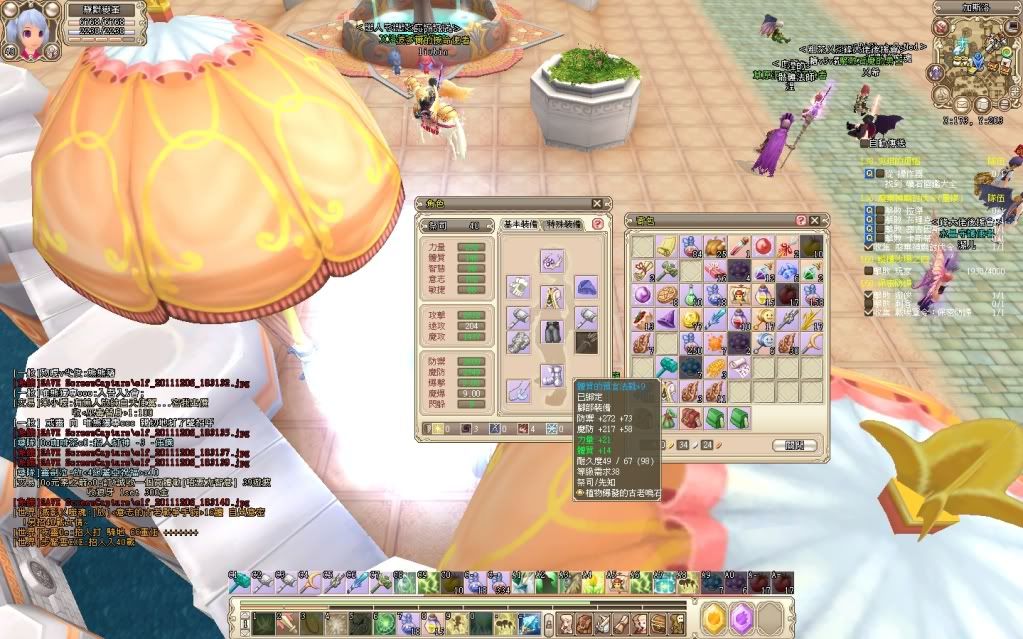The width and height of the screenshot is (1023, 639).
Task: Open the 基本裝備 equipment tab
Action: 522,226
